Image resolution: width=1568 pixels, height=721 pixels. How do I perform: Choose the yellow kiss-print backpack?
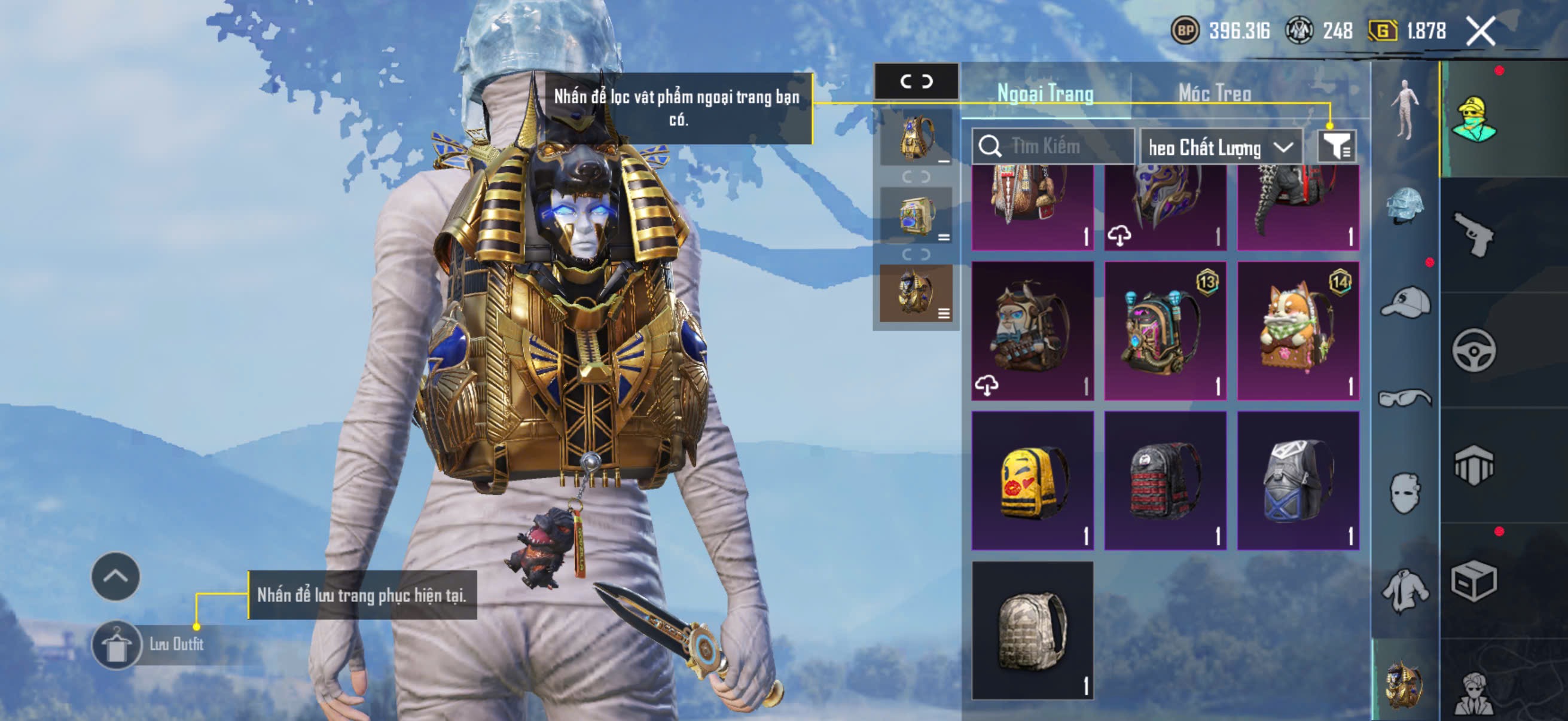point(1032,481)
